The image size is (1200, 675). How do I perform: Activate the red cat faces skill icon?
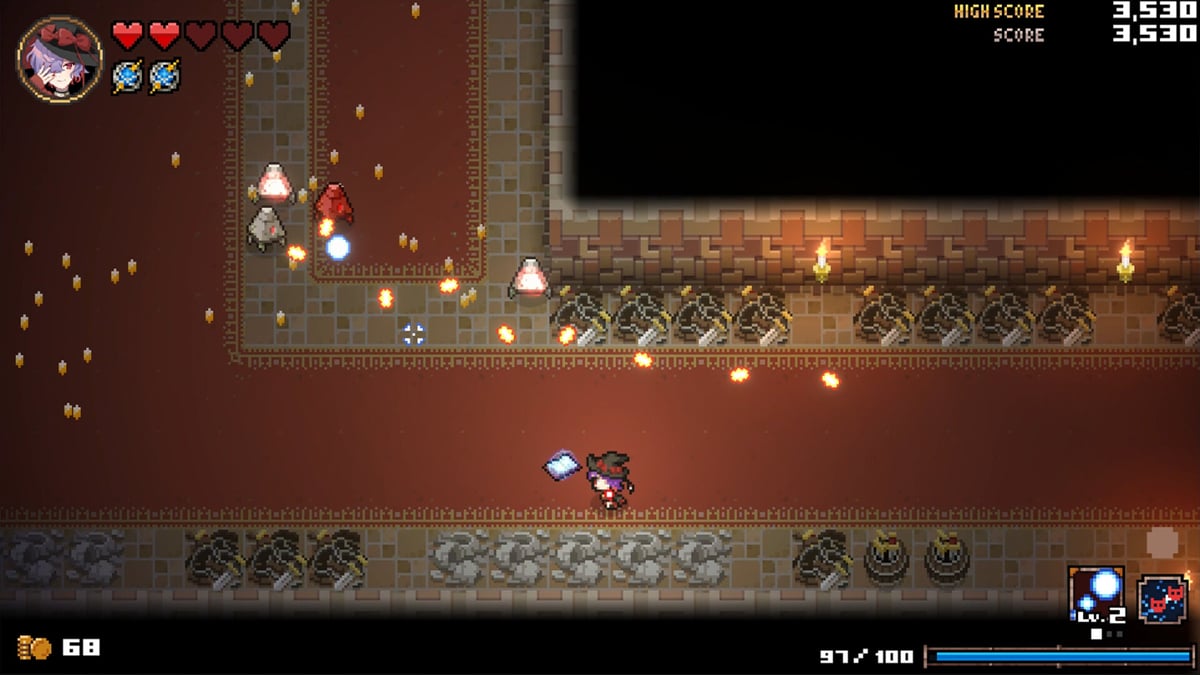(x=1162, y=599)
